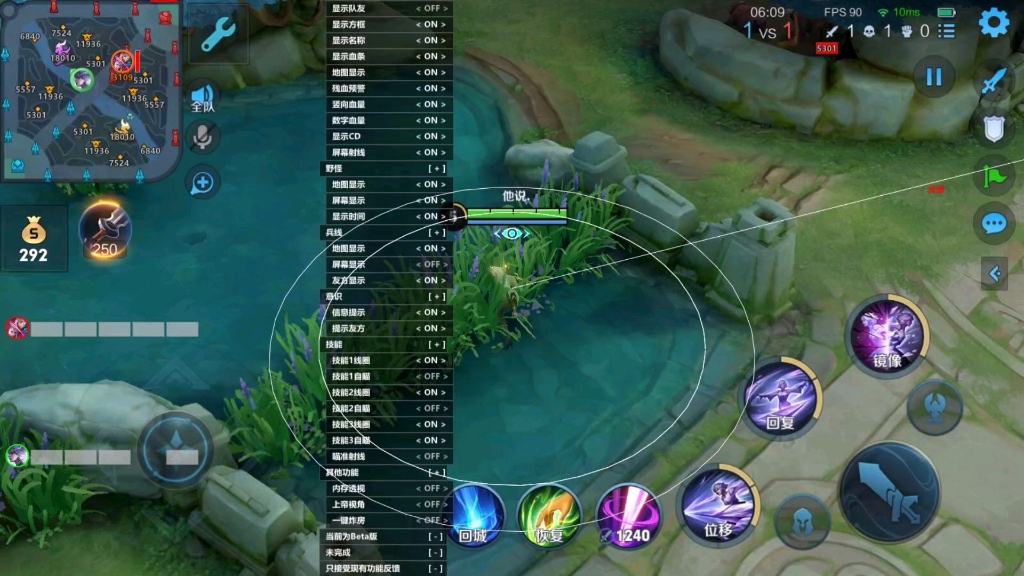The image size is (1024, 576).
Task: Tap the sword basic attack button
Action: coord(888,492)
